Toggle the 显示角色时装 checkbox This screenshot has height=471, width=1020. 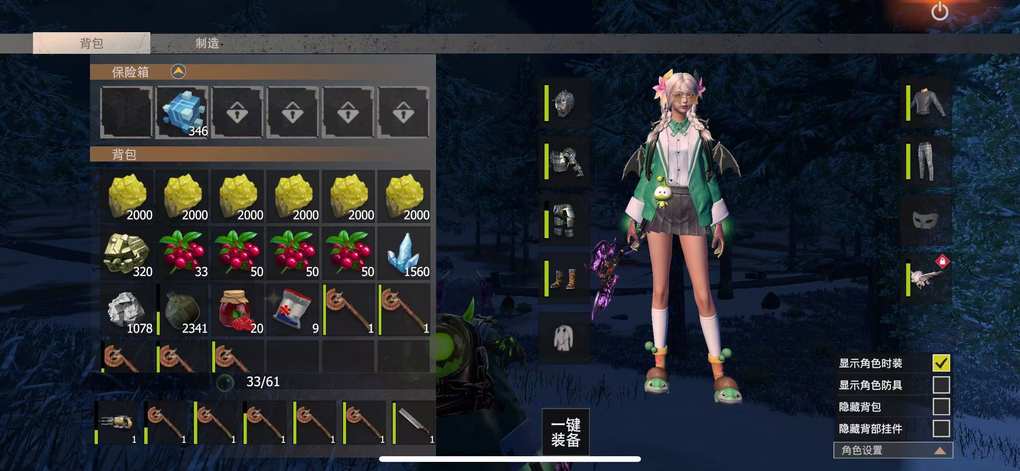(941, 363)
